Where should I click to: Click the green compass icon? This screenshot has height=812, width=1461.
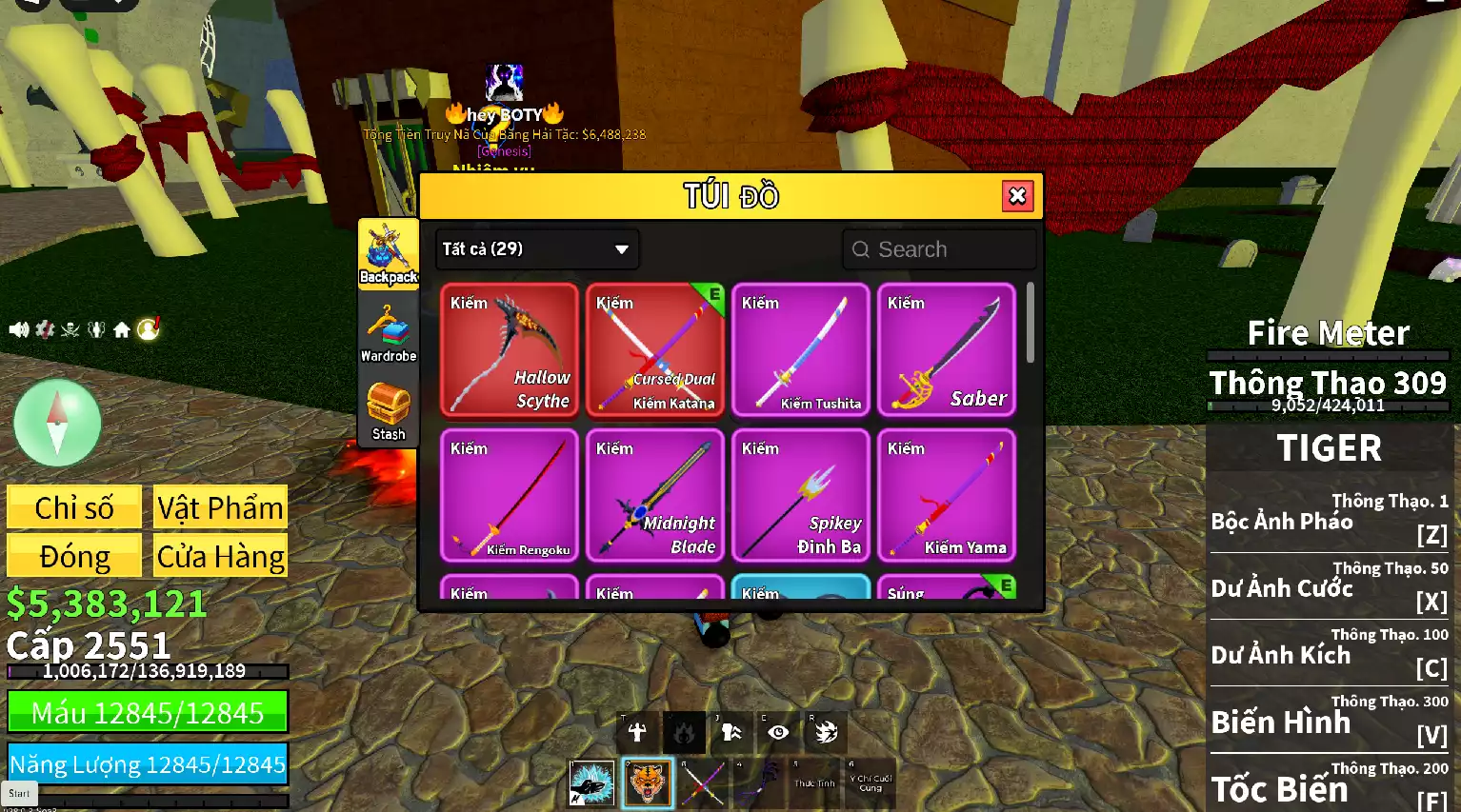pos(57,423)
